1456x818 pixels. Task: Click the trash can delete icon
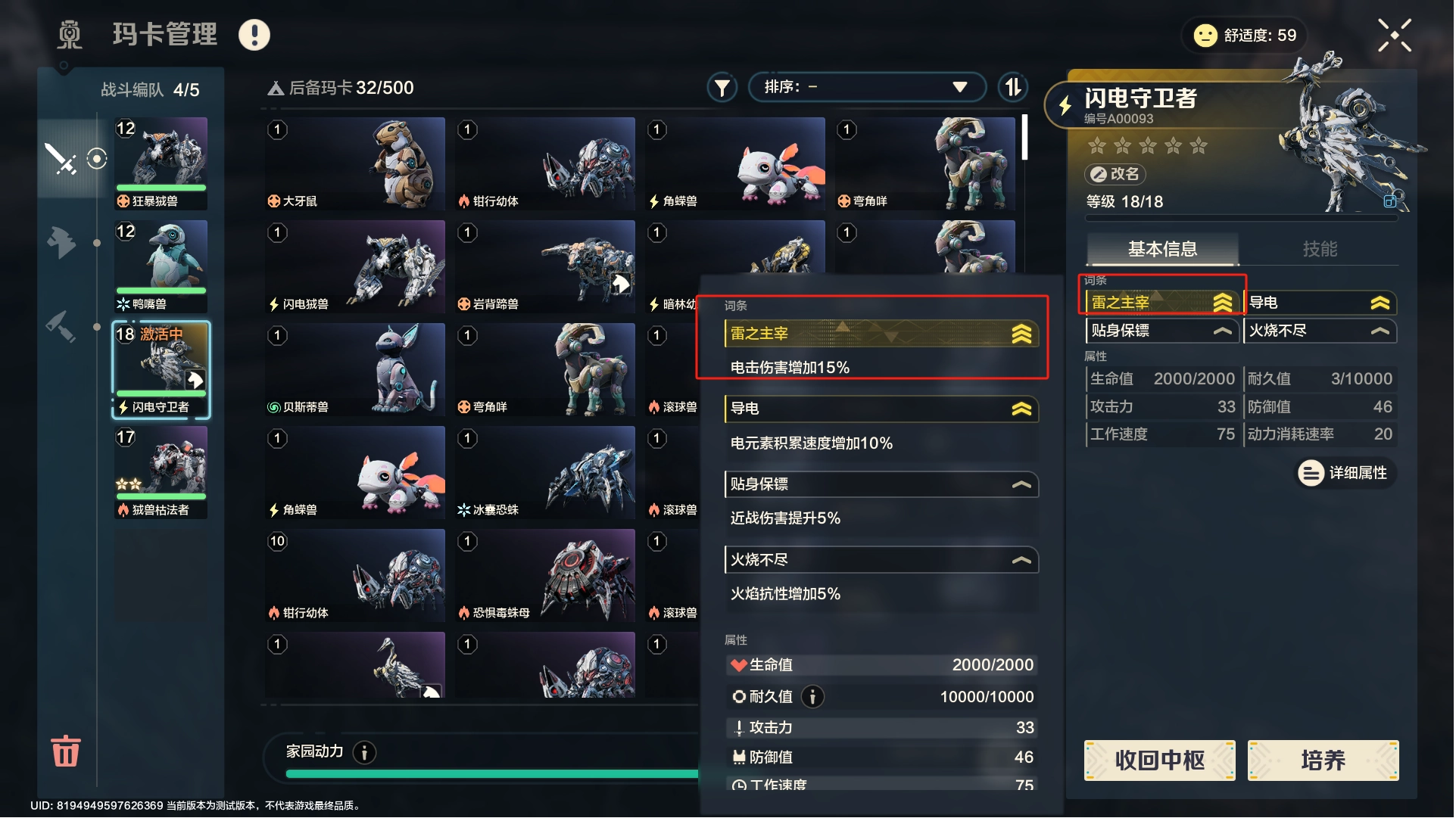click(65, 751)
